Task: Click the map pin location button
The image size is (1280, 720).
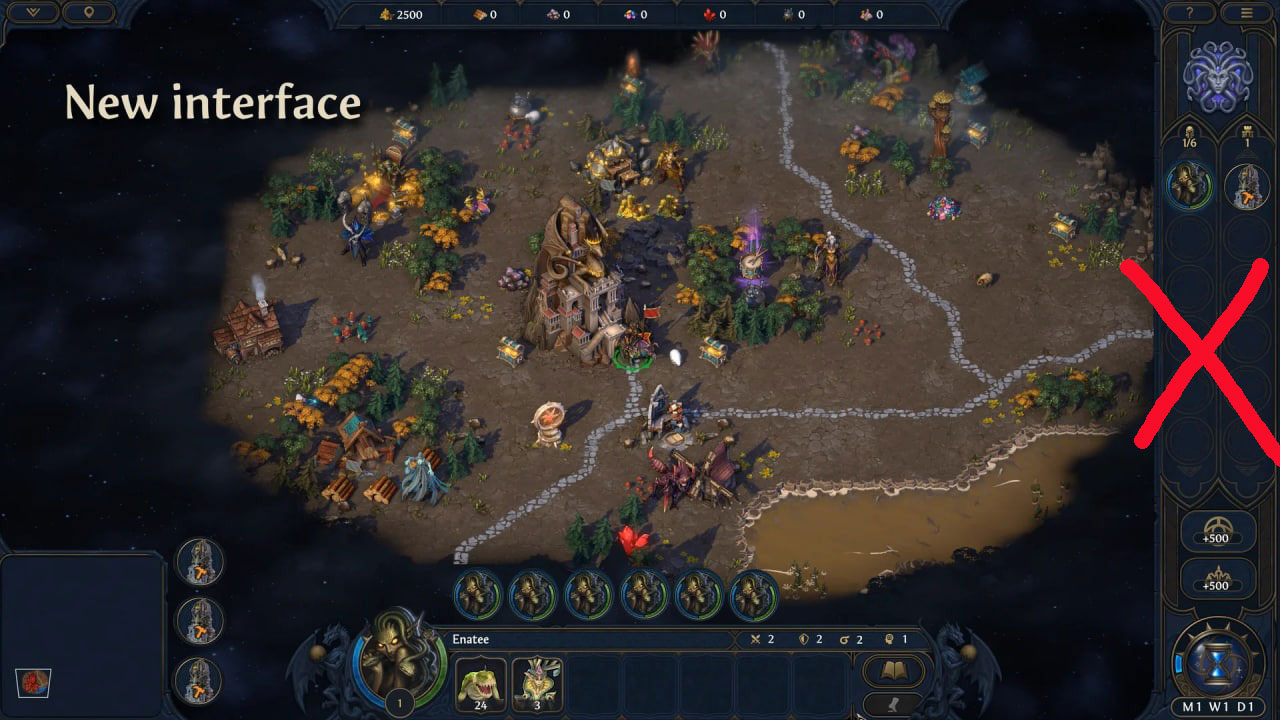Action: click(88, 13)
